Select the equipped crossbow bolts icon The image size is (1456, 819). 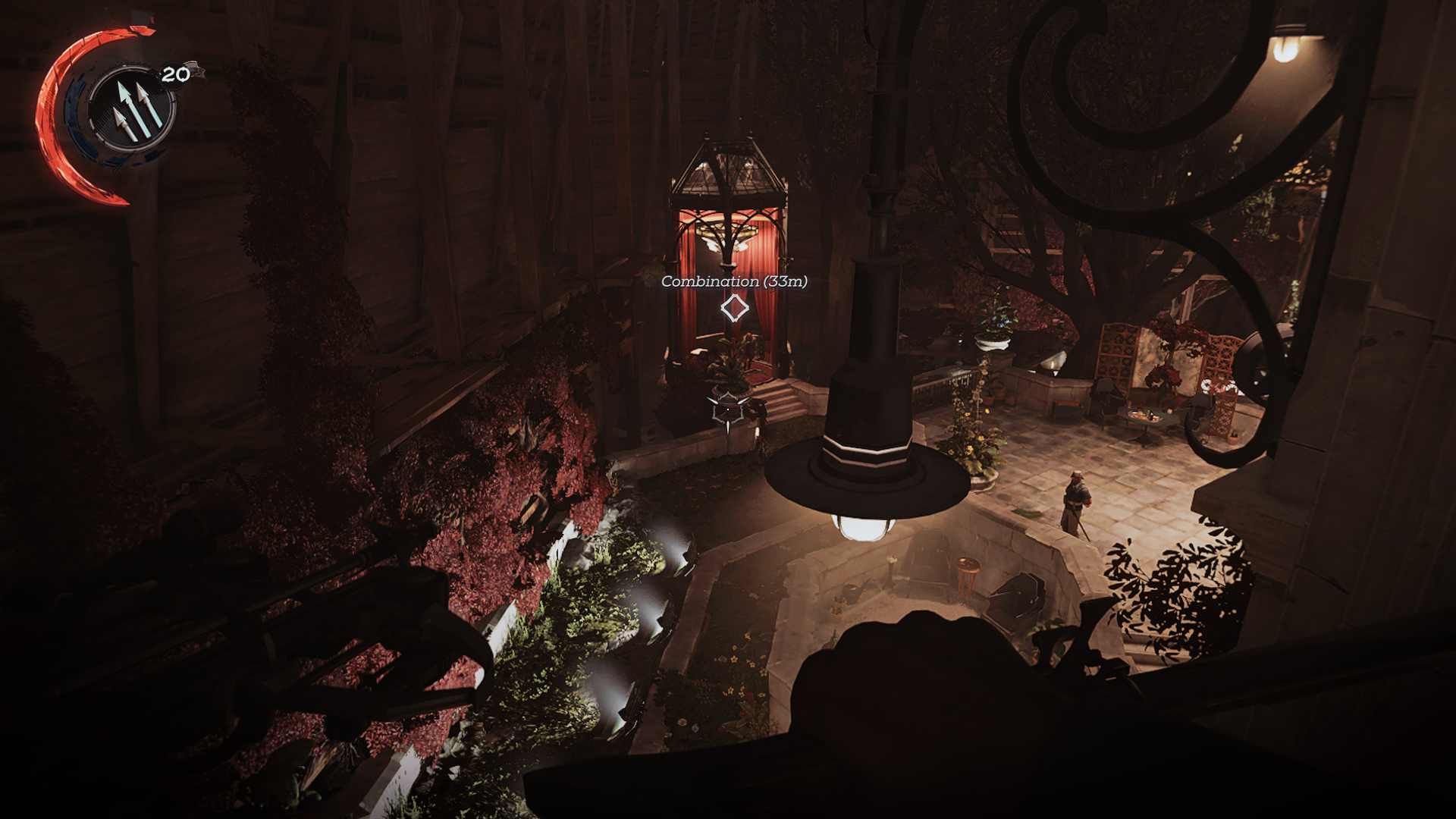132,109
